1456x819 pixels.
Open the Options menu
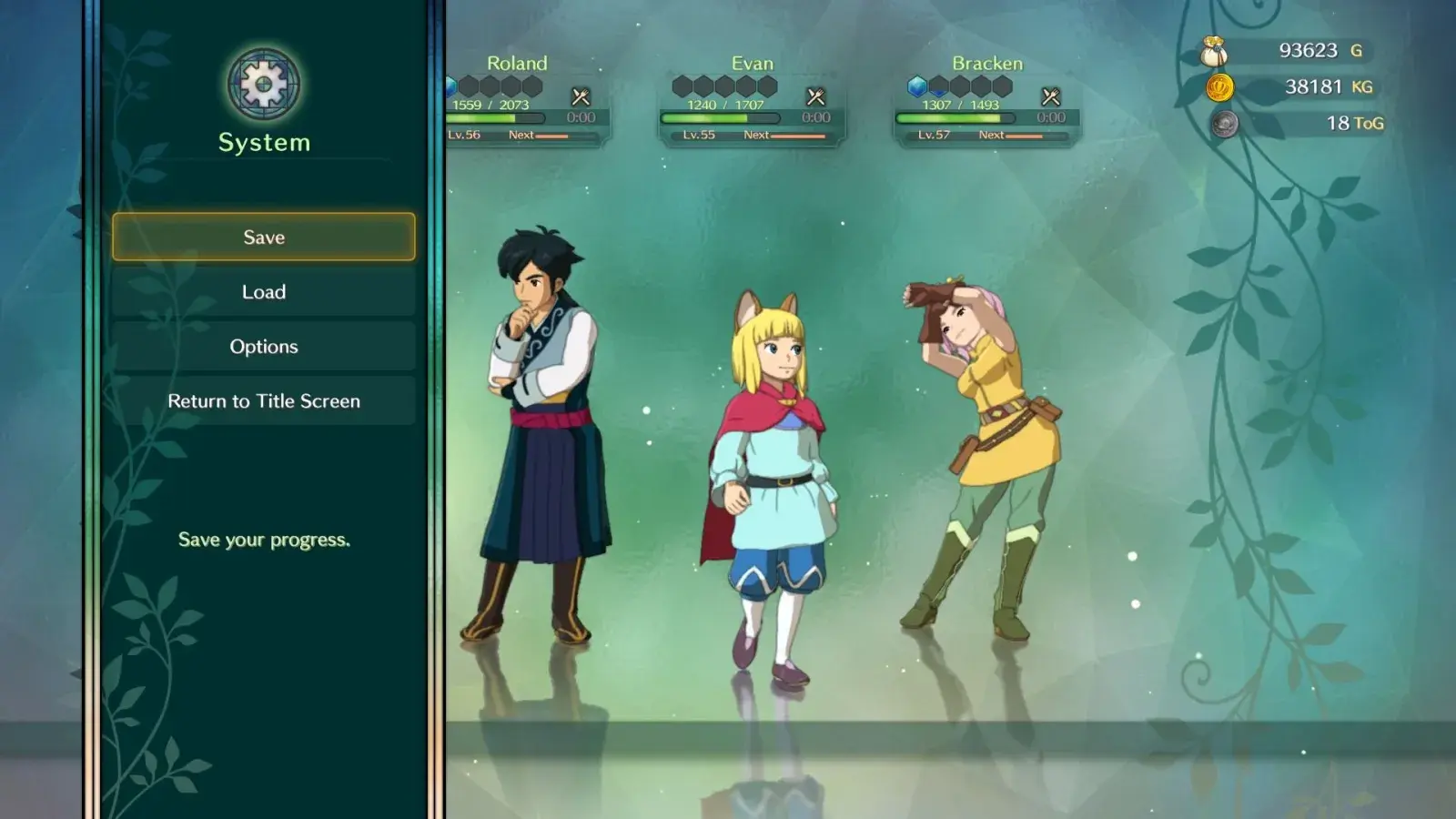264,347
